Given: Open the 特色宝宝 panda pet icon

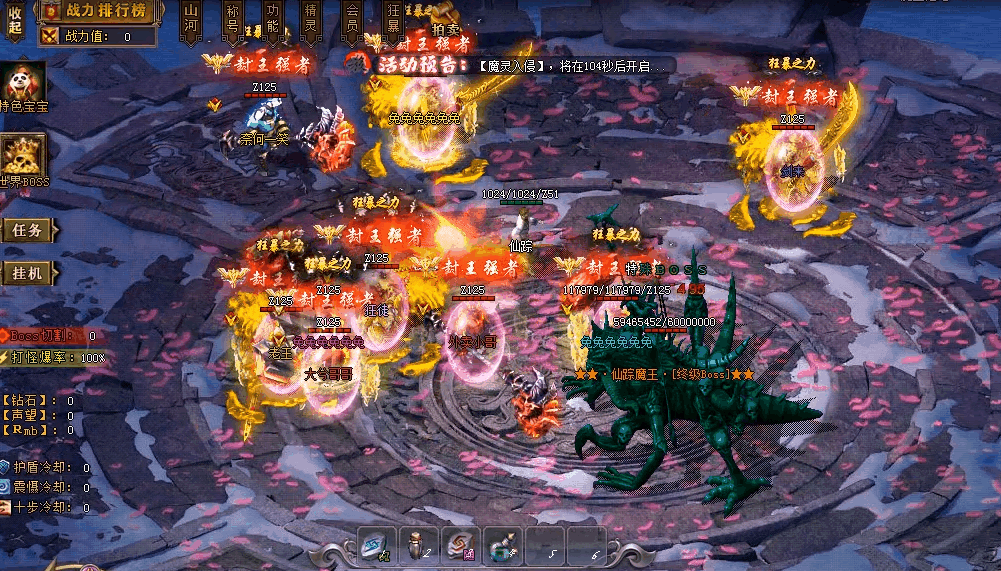Looking at the screenshot, I should tap(22, 85).
